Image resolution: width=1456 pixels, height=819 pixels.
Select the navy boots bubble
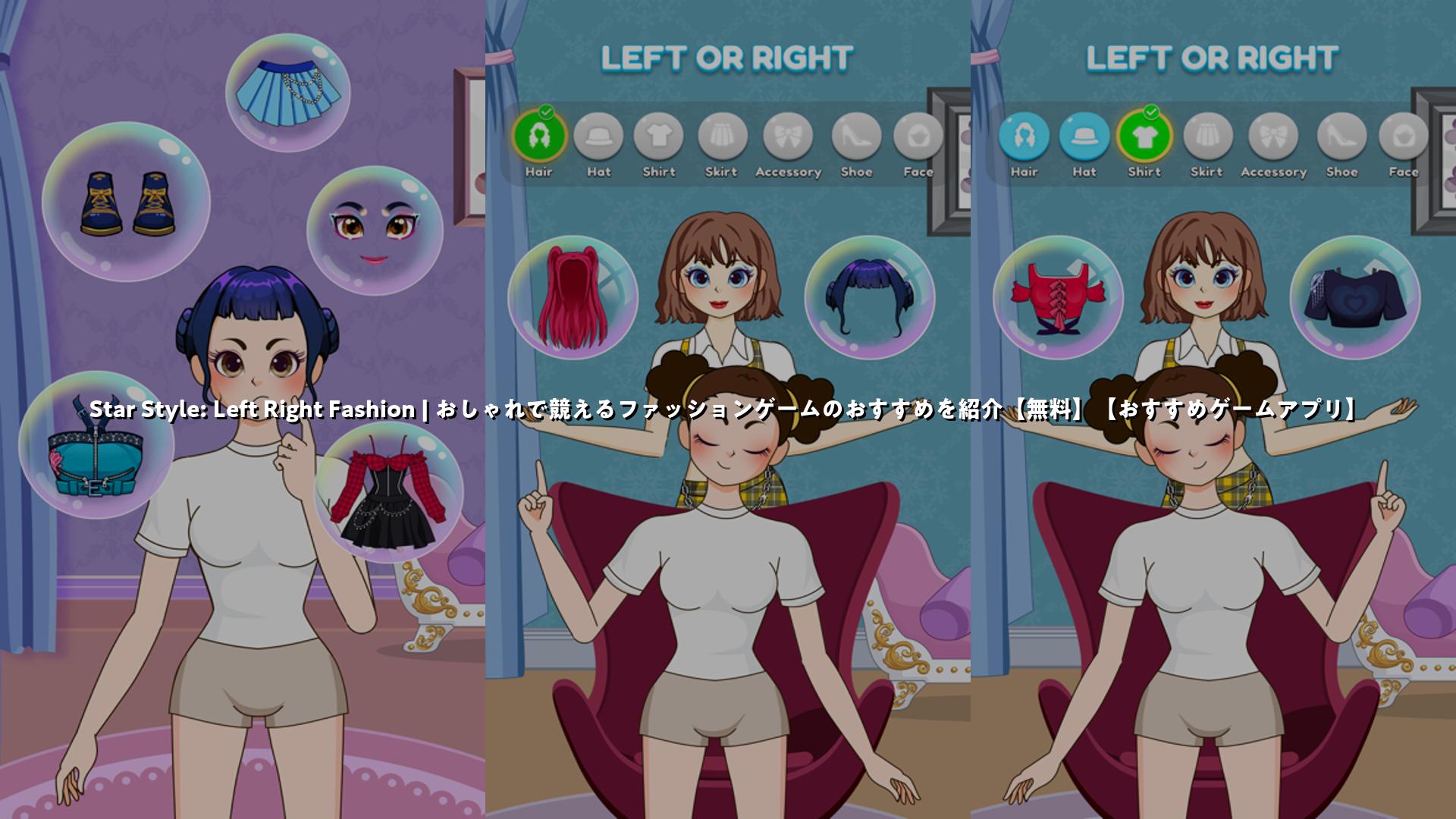click(x=126, y=202)
